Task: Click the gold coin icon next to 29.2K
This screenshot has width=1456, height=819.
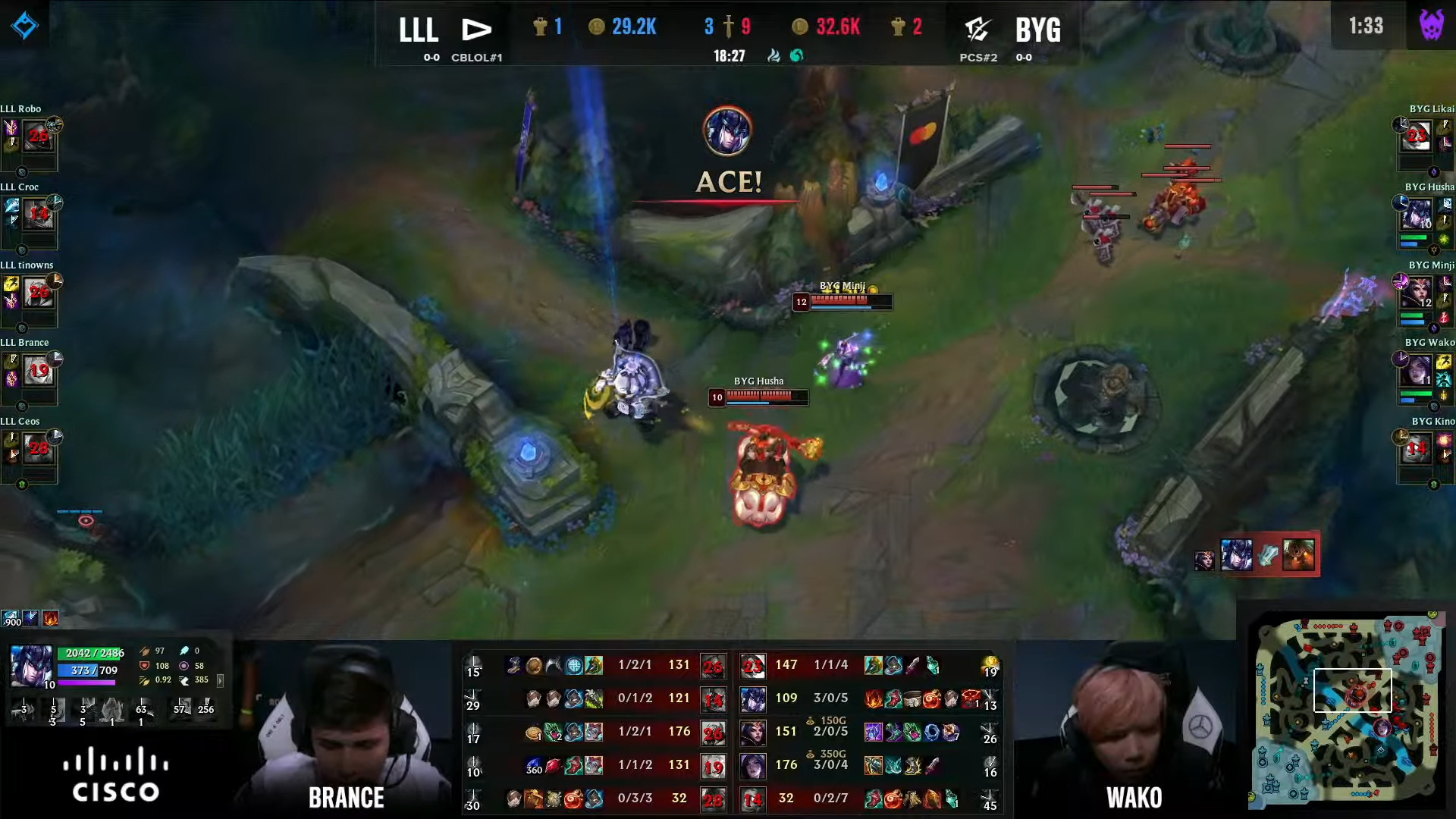Action: pyautogui.click(x=598, y=27)
